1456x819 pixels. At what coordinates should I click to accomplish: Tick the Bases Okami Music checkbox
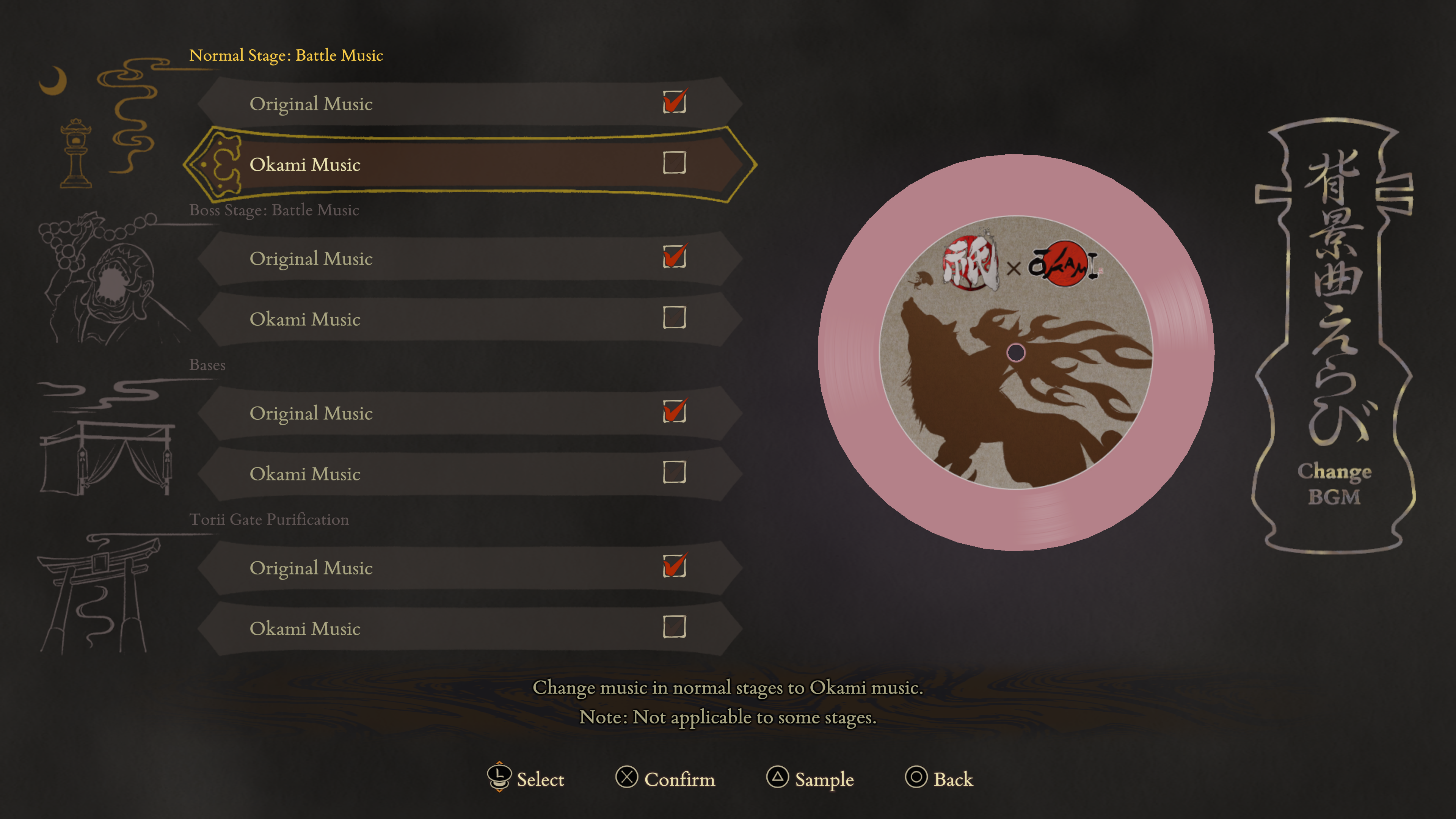click(x=674, y=472)
